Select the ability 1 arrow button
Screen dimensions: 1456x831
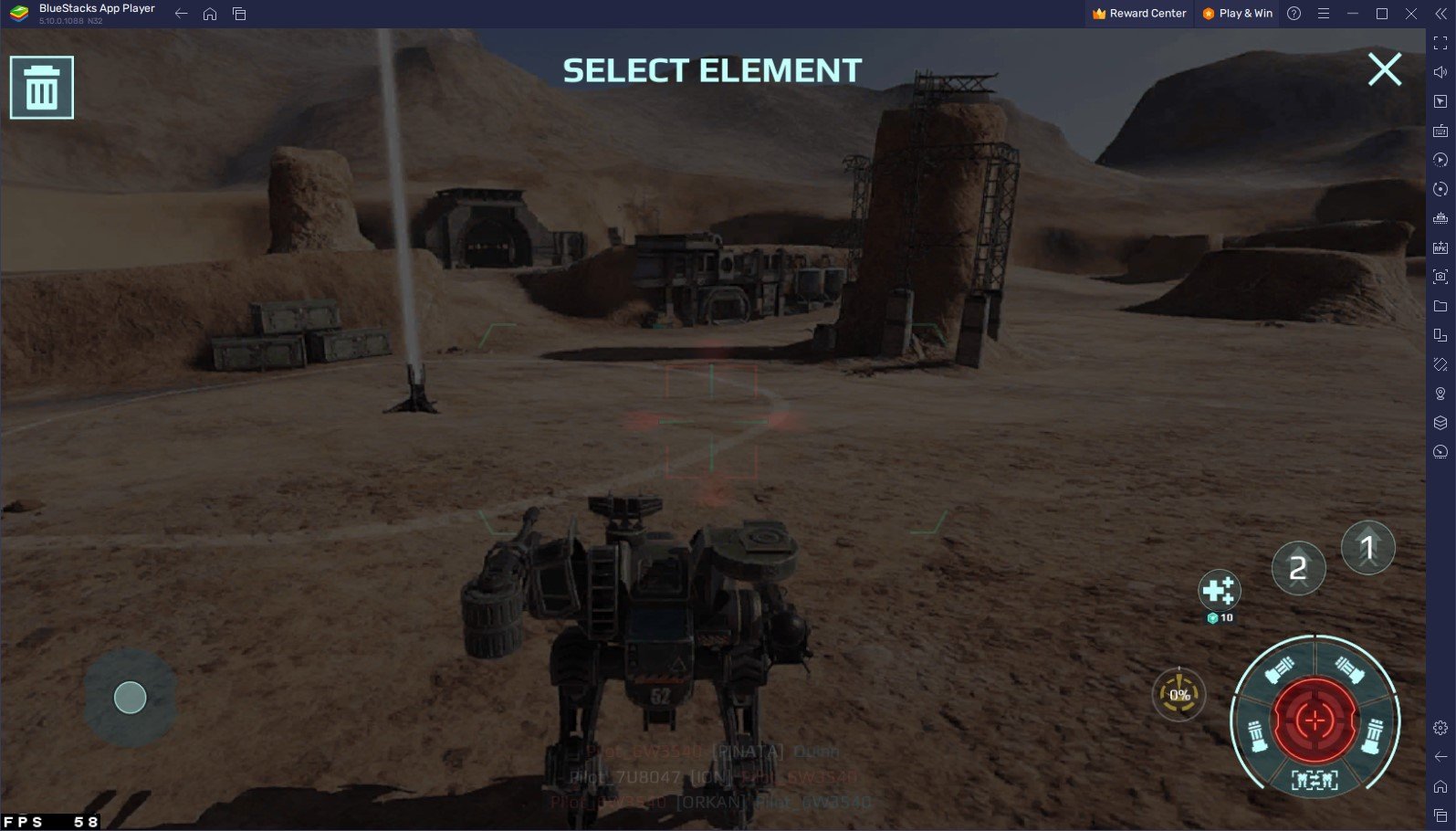click(1367, 548)
